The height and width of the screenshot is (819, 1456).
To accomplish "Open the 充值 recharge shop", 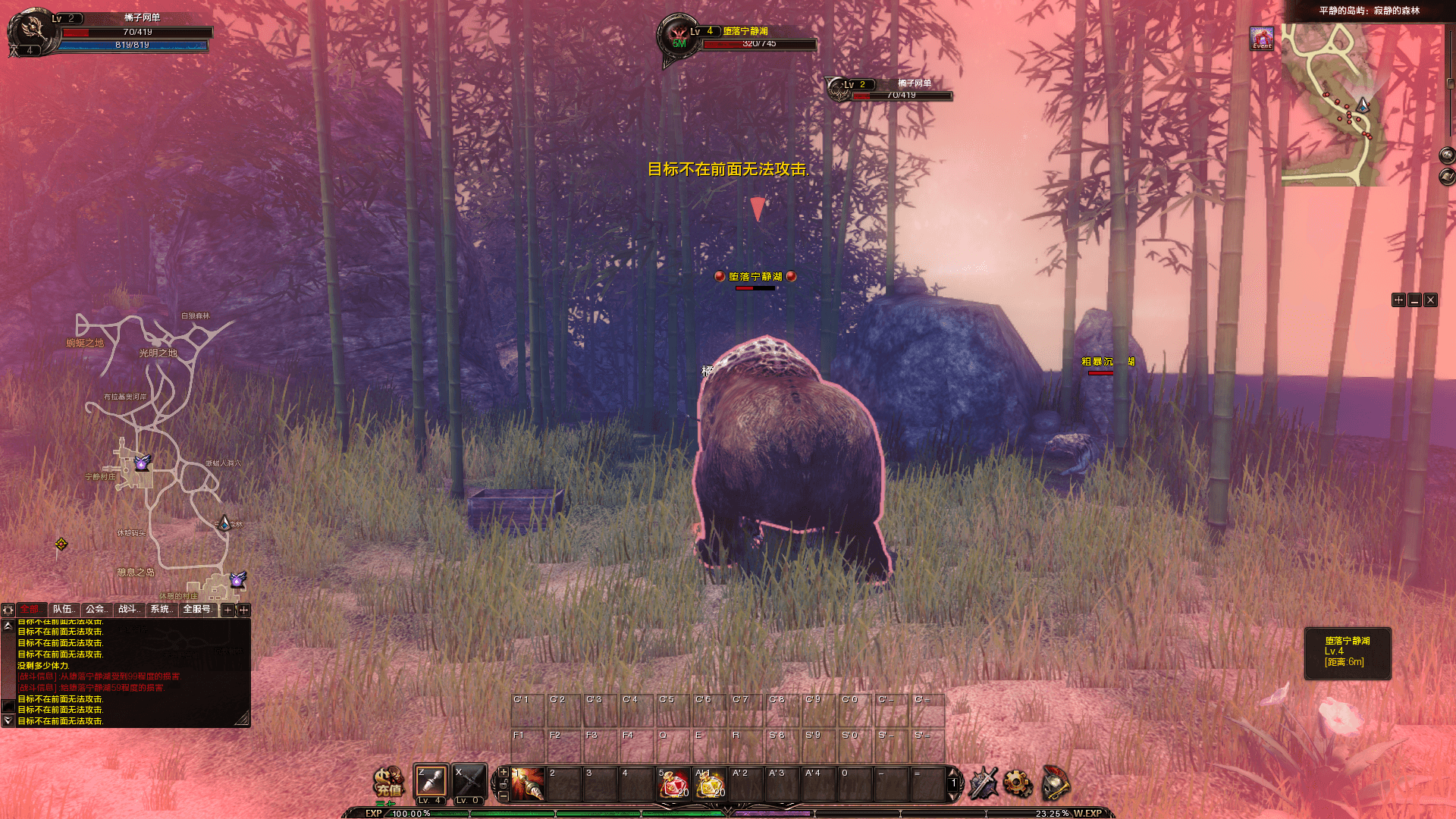I will coord(388,783).
